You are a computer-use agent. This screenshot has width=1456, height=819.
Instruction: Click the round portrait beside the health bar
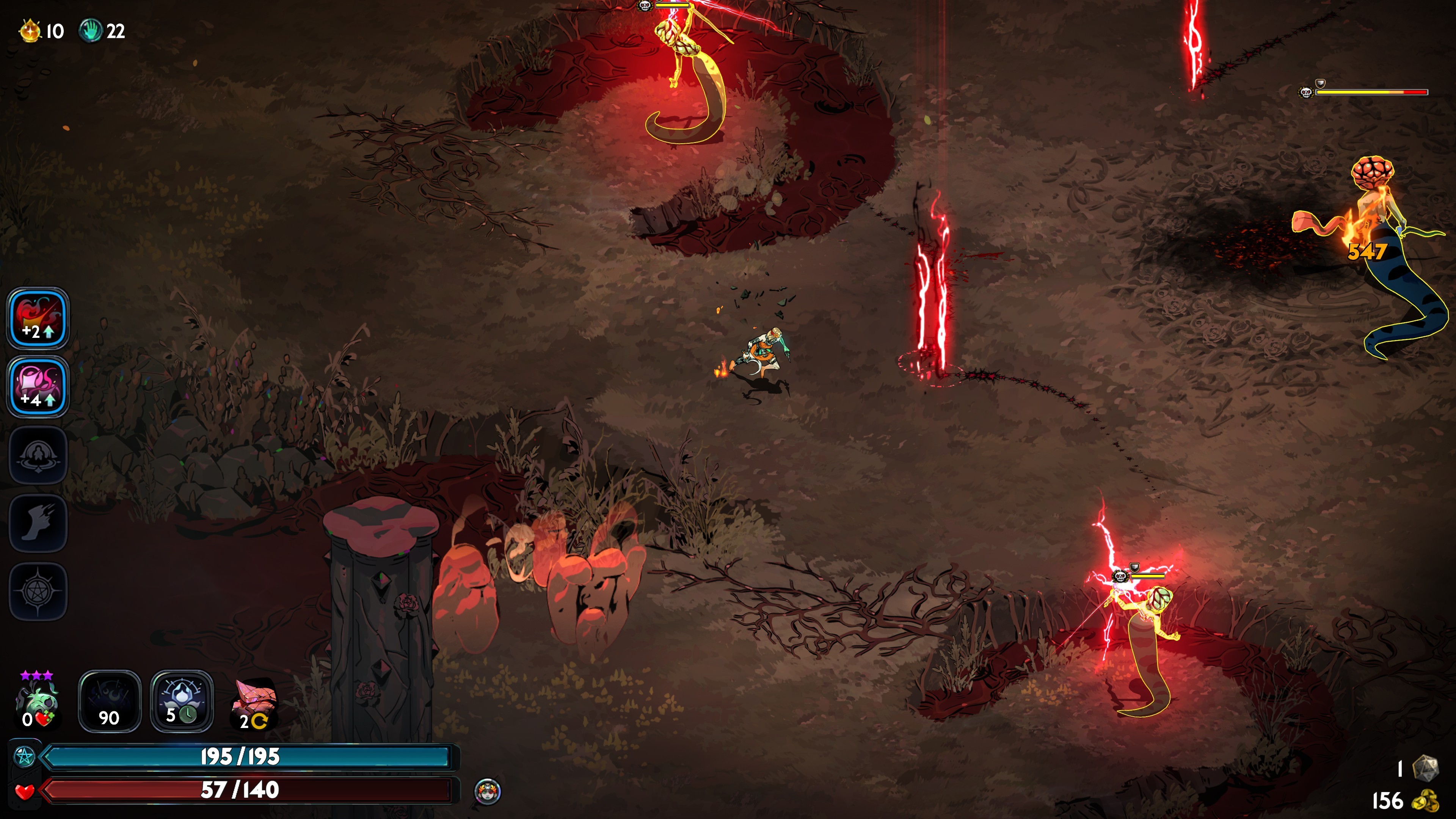click(487, 791)
